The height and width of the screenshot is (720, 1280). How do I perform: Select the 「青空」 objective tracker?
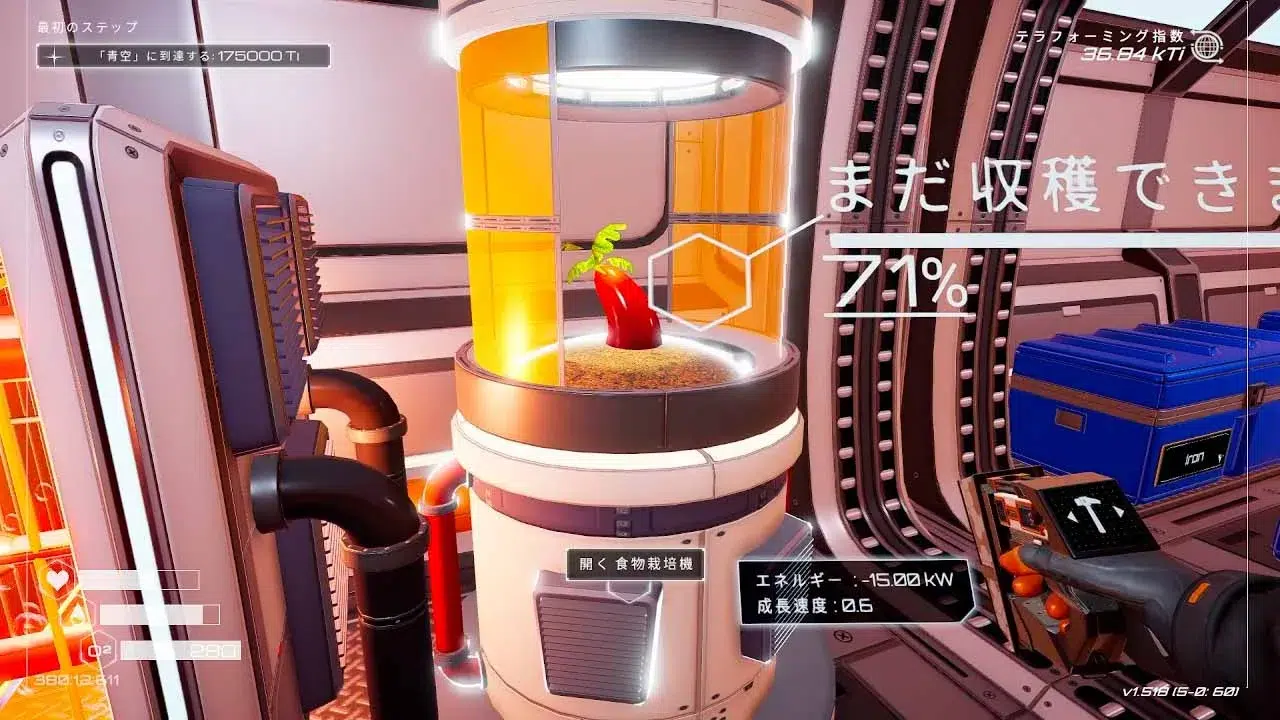click(184, 56)
